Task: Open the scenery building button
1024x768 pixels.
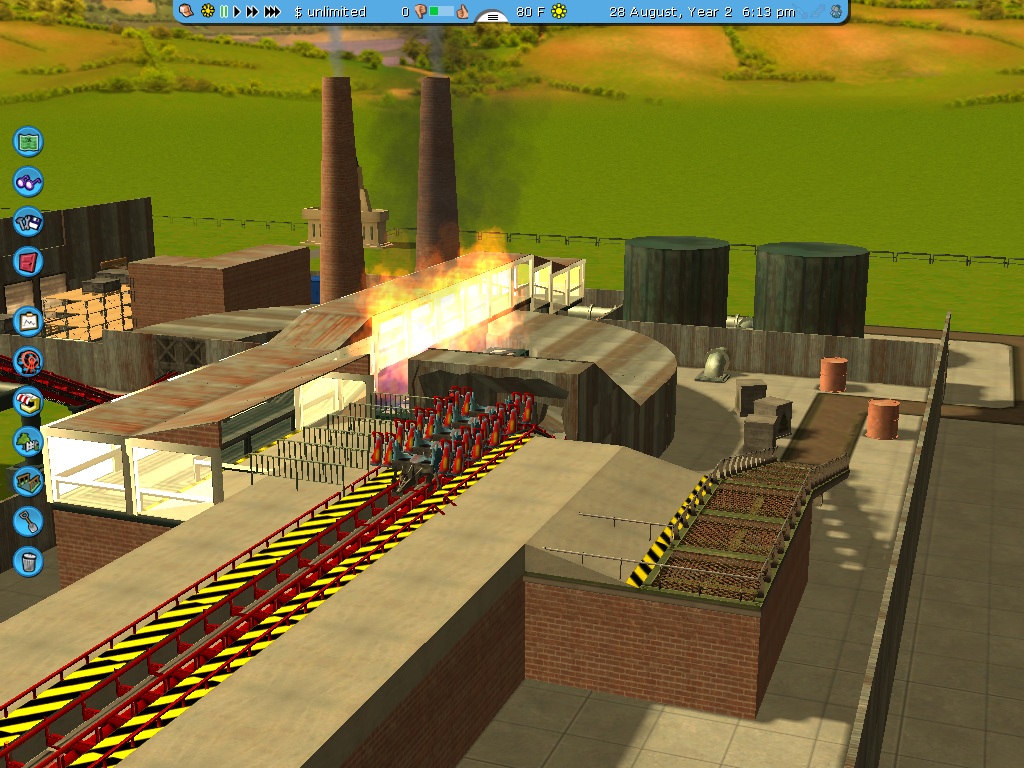Action: coord(29,440)
